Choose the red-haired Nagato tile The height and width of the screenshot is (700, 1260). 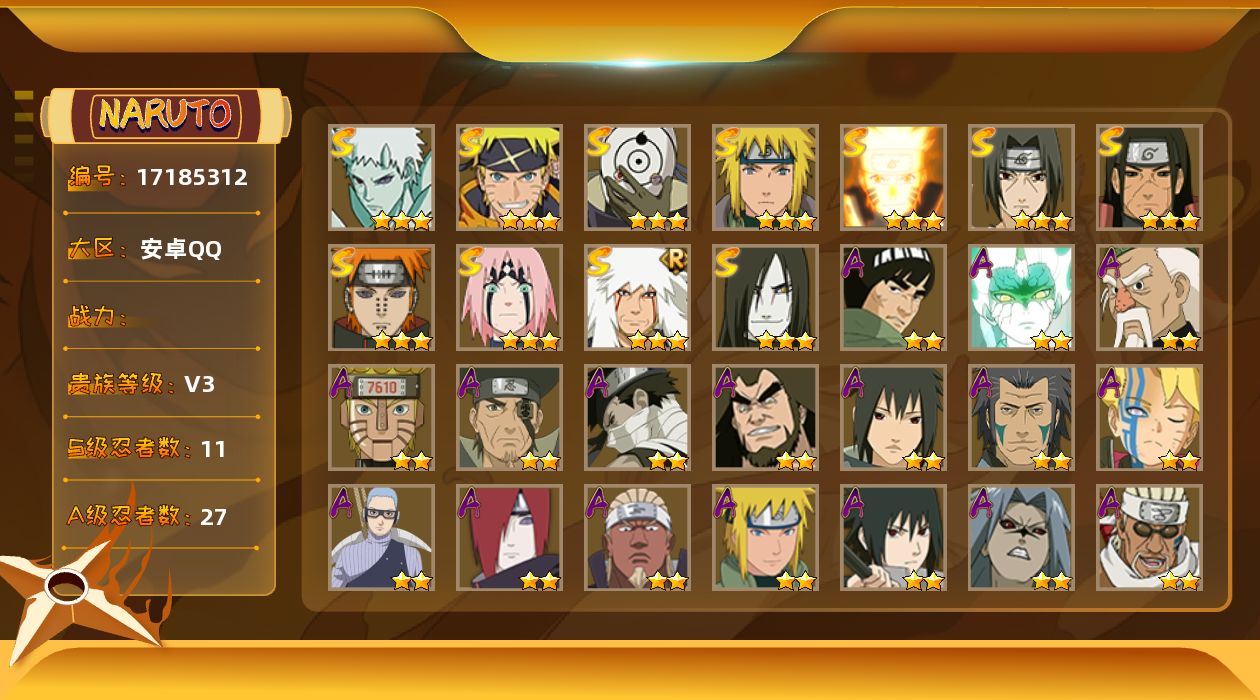[x=509, y=538]
